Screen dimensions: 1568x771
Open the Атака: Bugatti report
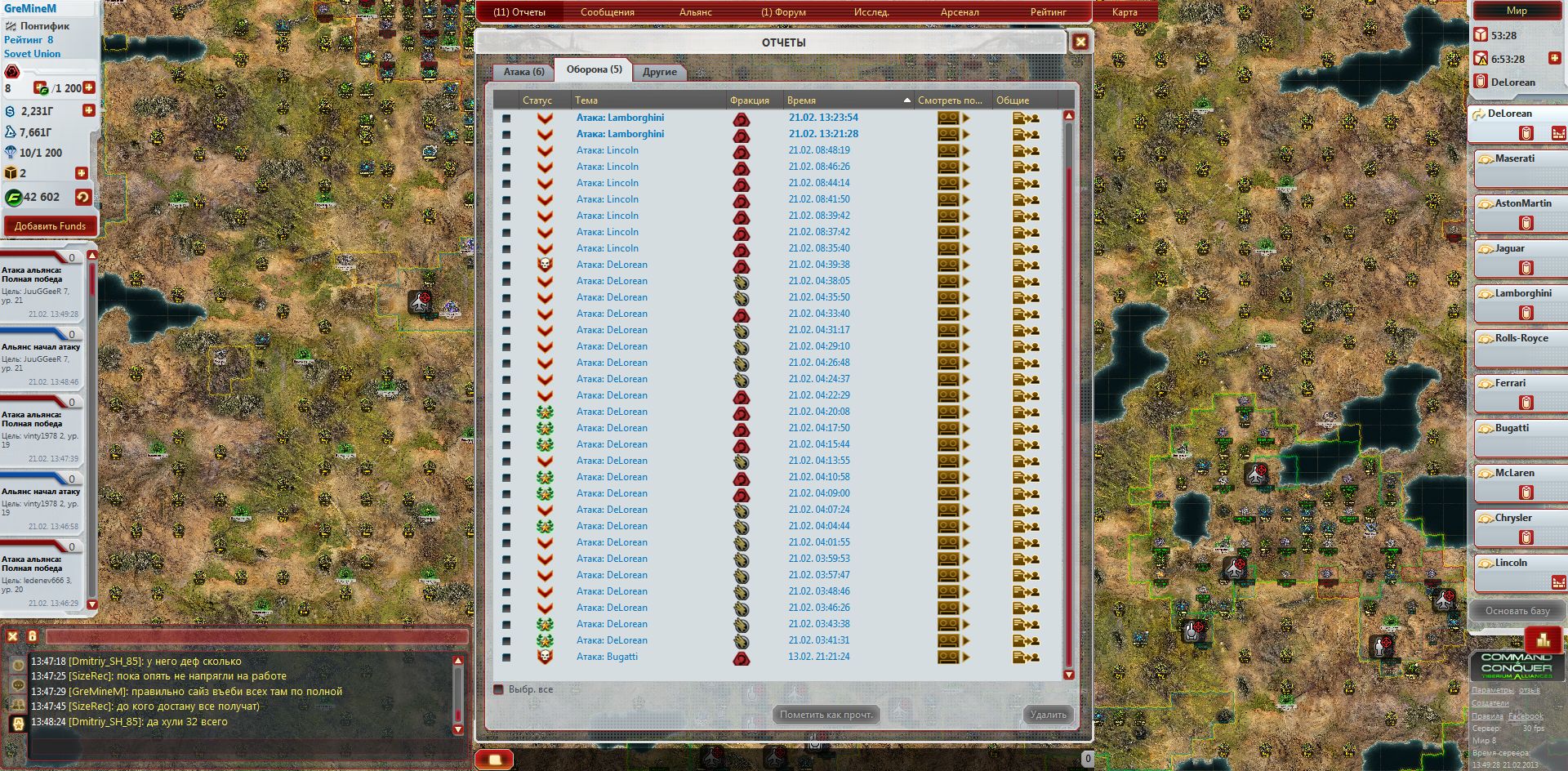[607, 657]
